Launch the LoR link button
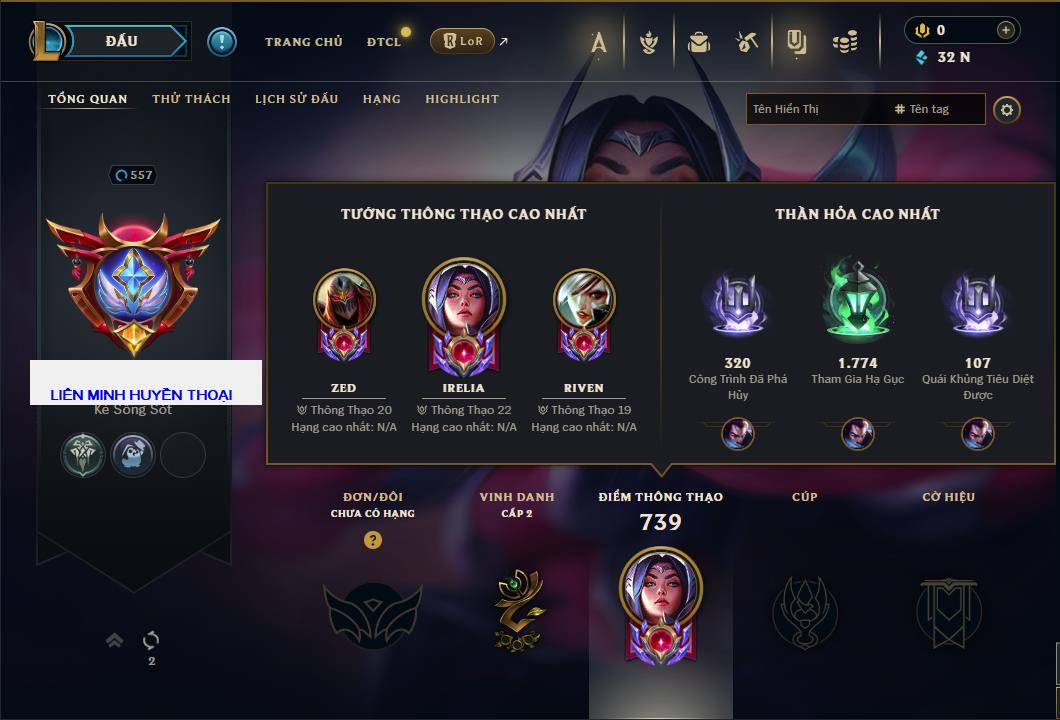Image resolution: width=1060 pixels, height=720 pixels. click(x=463, y=41)
